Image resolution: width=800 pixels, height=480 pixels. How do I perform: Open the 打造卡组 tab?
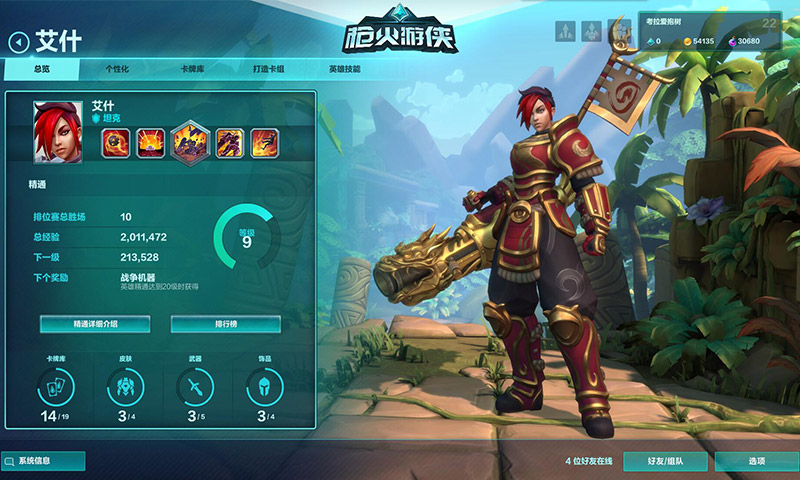coord(269,69)
